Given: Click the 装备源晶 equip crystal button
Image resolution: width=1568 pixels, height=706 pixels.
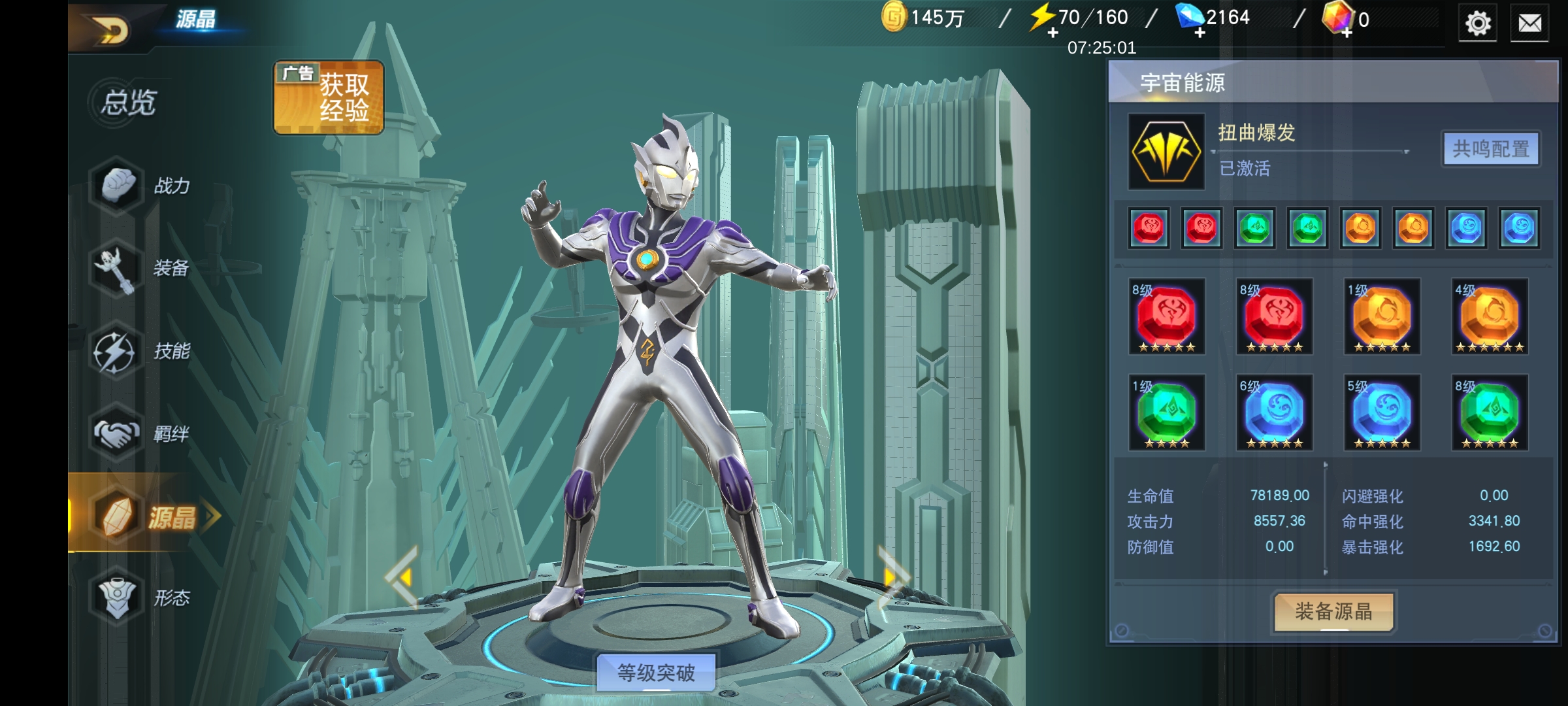Looking at the screenshot, I should pyautogui.click(x=1333, y=612).
